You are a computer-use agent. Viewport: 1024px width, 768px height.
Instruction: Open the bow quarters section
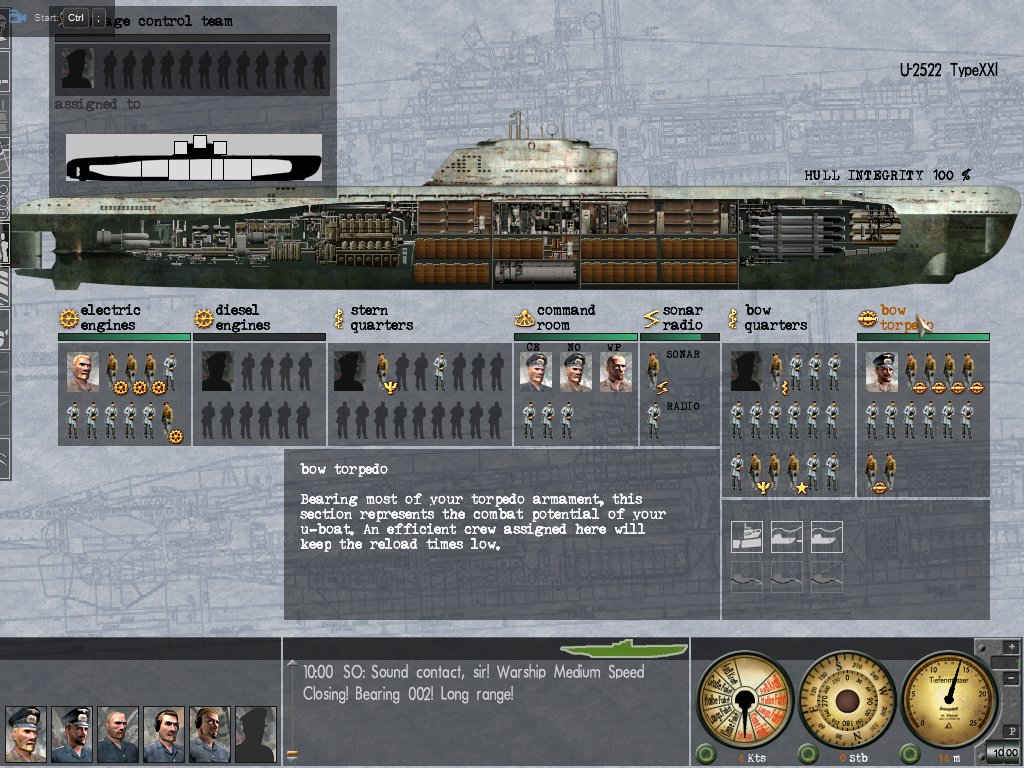[x=776, y=318]
